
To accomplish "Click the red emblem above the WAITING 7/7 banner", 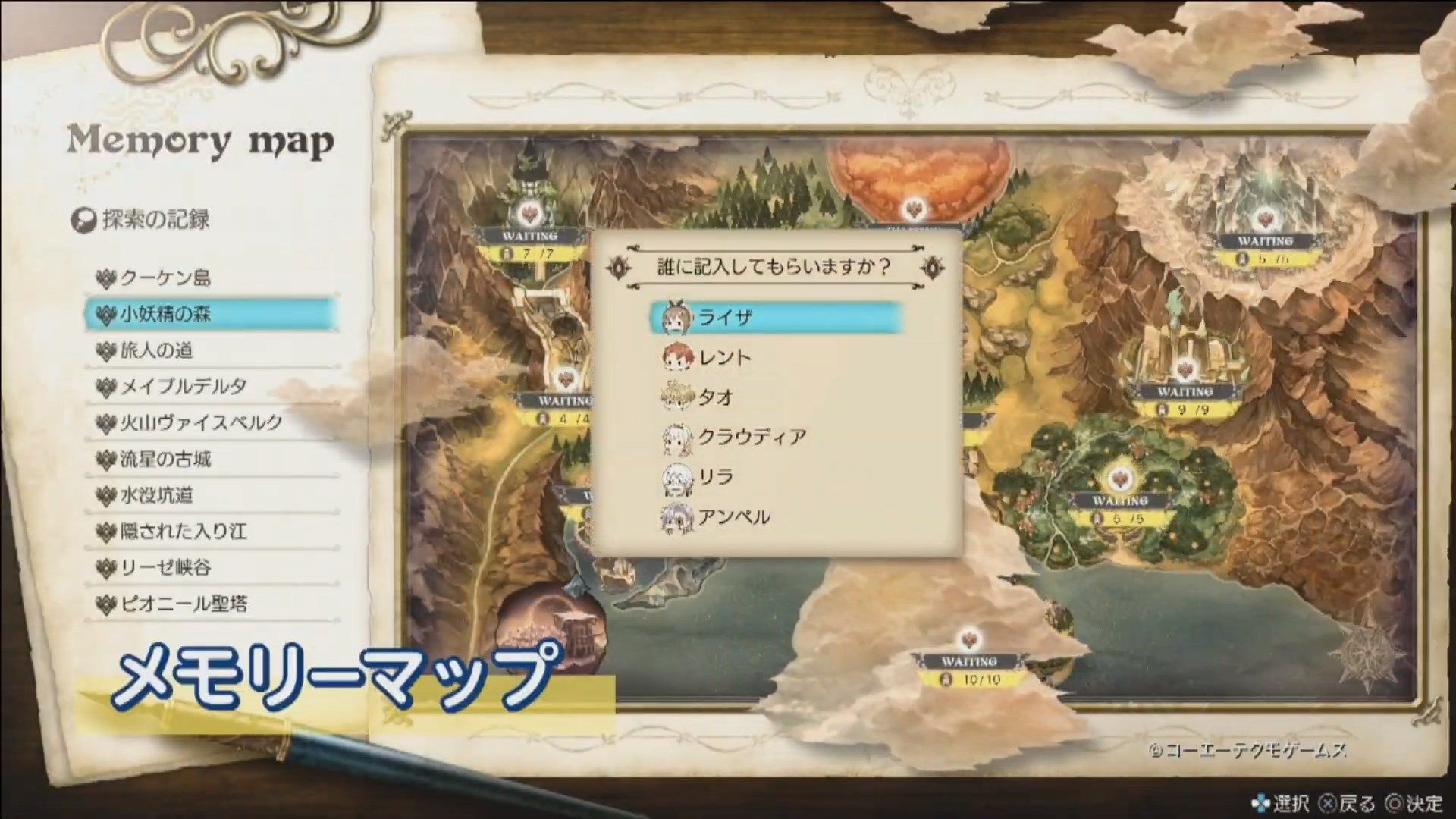I will click(x=531, y=213).
